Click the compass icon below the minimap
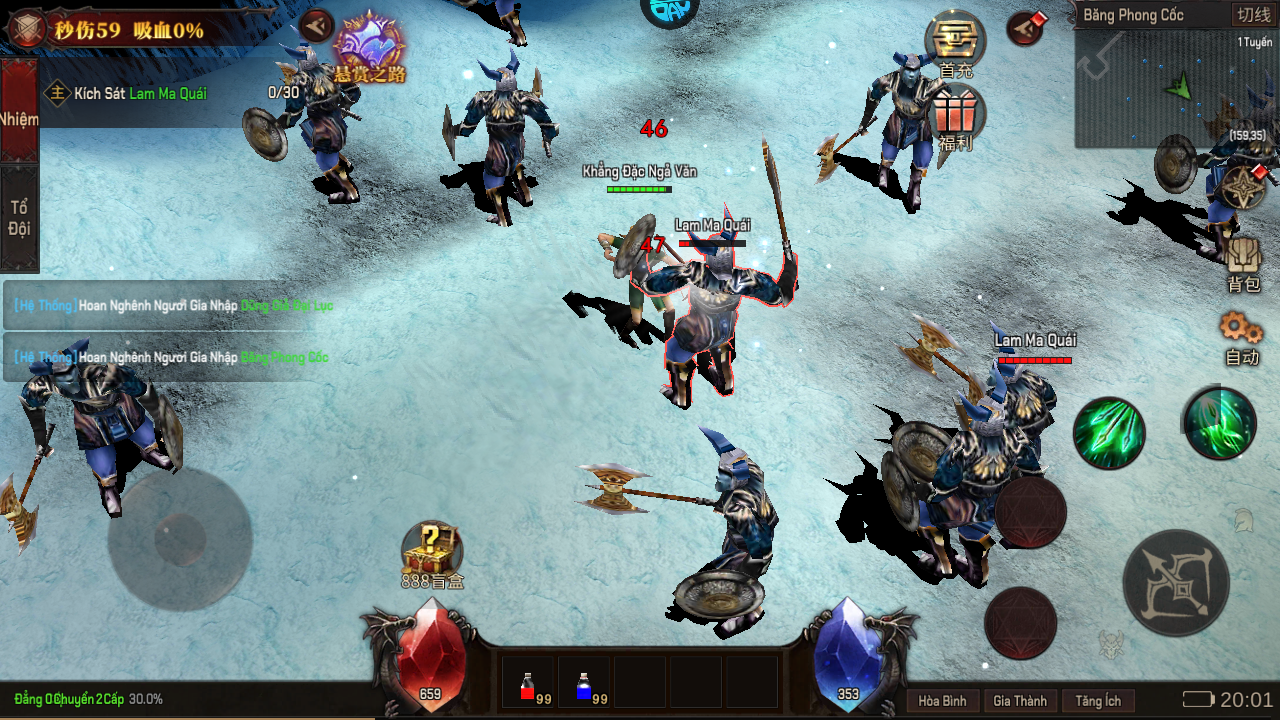The width and height of the screenshot is (1280, 720). point(1243,187)
